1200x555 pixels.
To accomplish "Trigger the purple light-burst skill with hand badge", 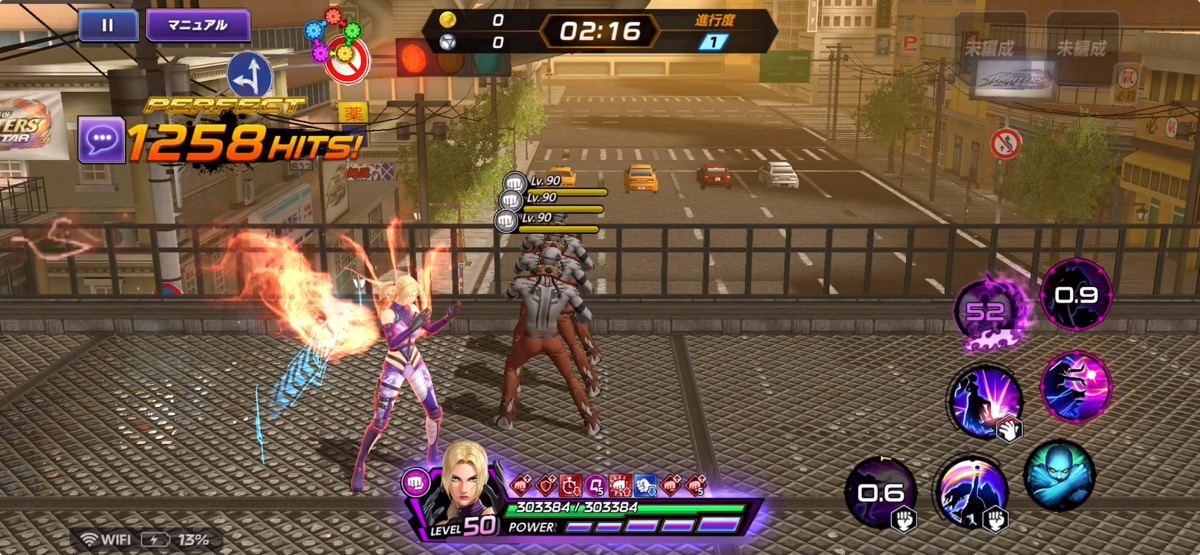I will point(983,401).
